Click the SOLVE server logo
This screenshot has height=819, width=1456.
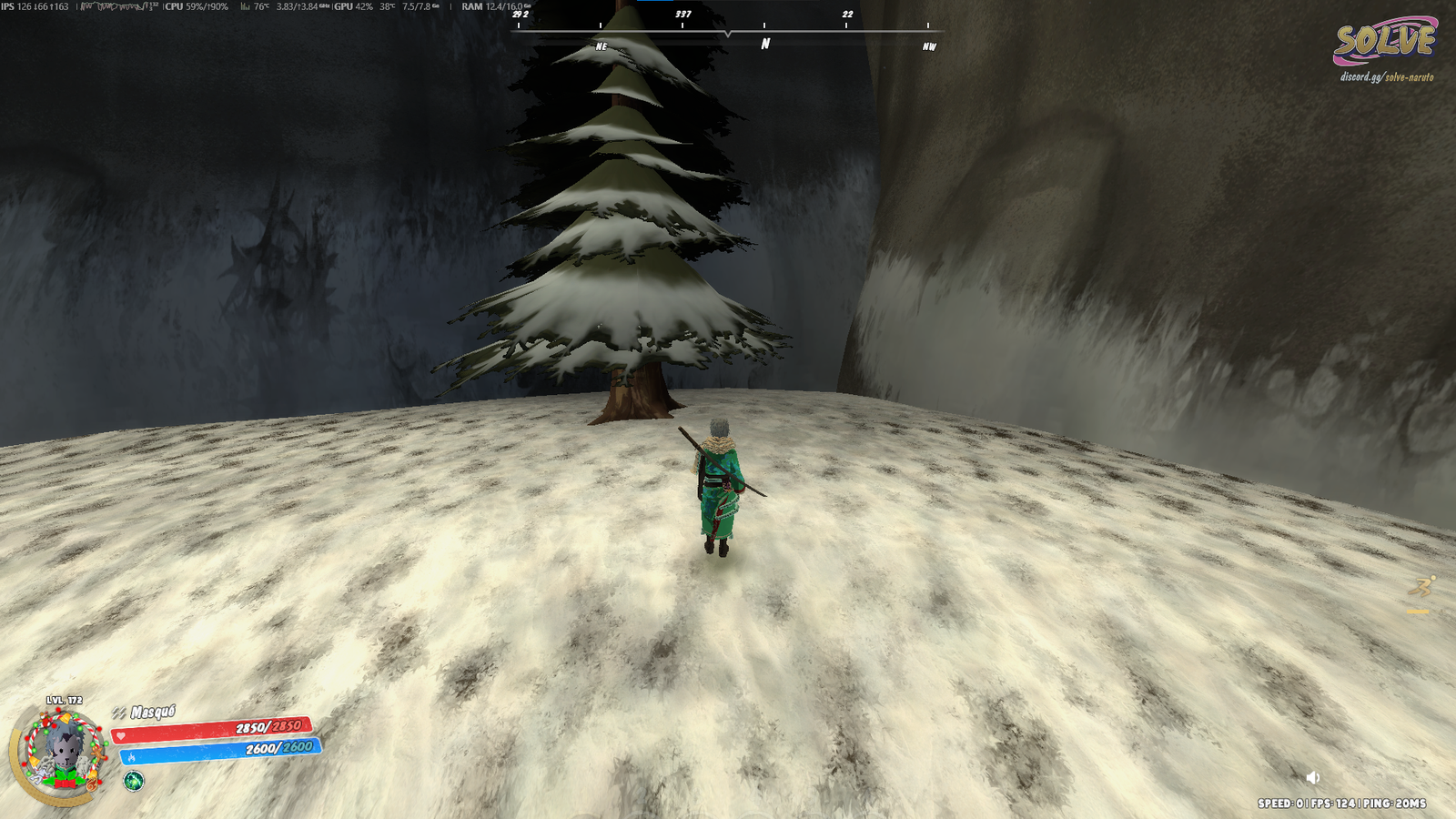[x=1384, y=41]
